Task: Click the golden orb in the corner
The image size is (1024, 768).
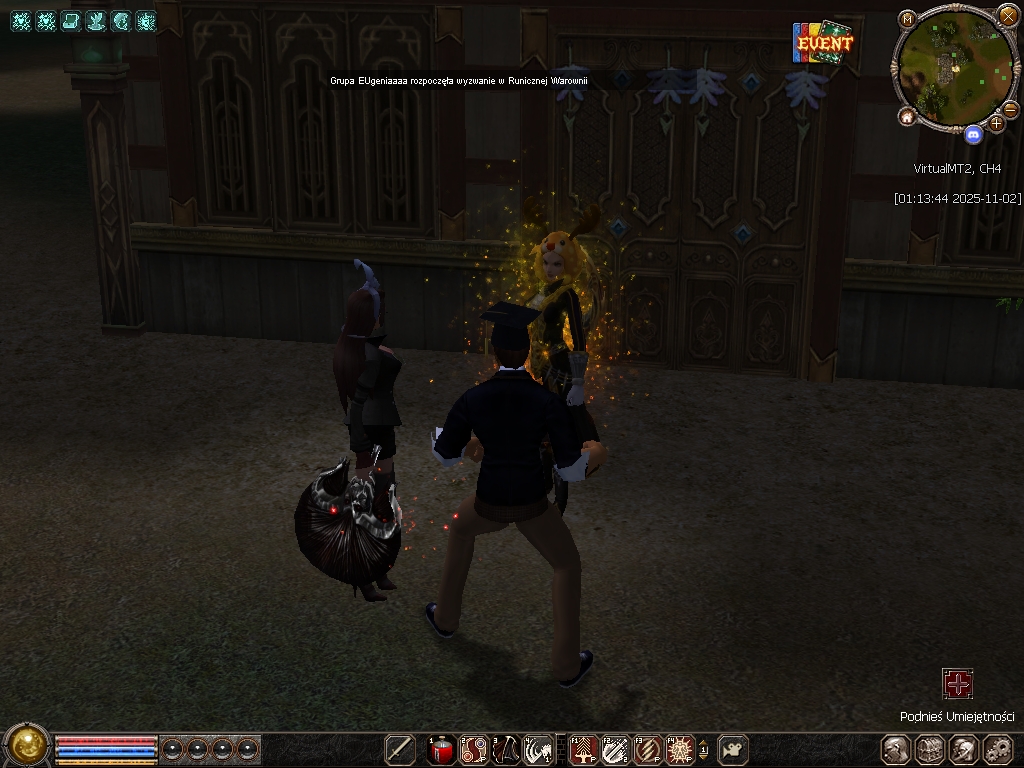Action: [27, 744]
